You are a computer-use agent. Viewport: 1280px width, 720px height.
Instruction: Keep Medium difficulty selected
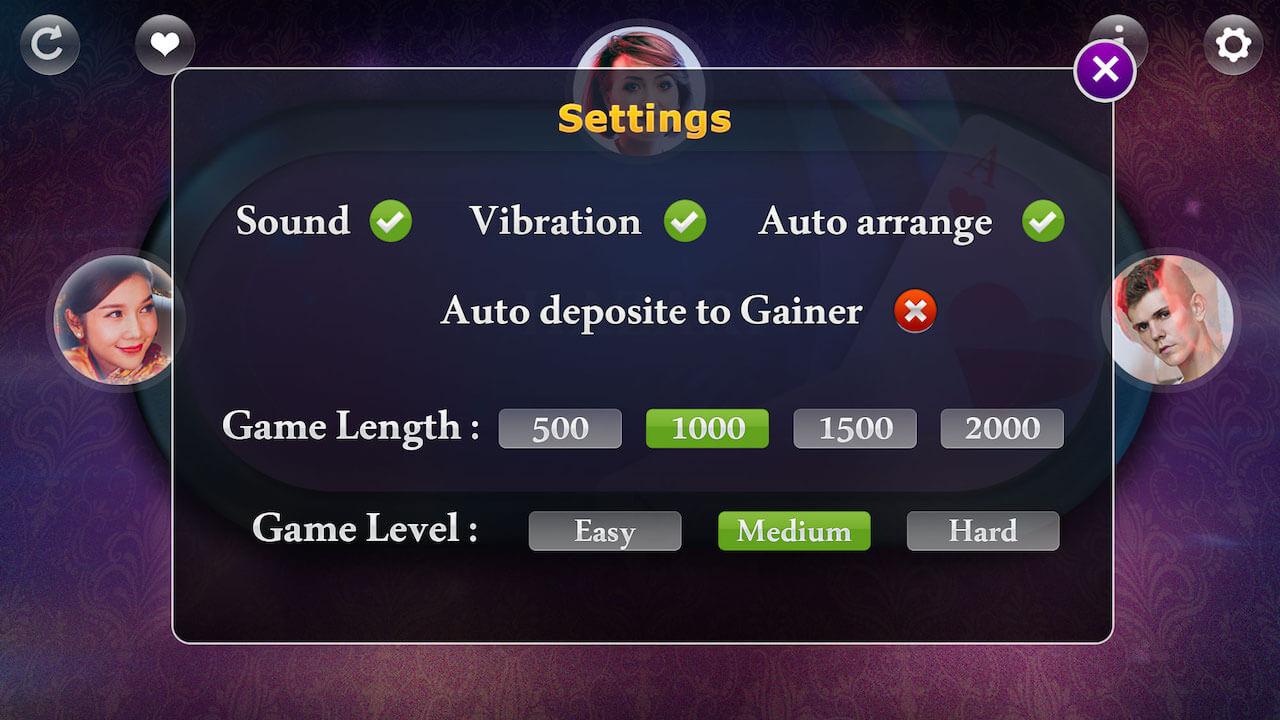(x=793, y=531)
